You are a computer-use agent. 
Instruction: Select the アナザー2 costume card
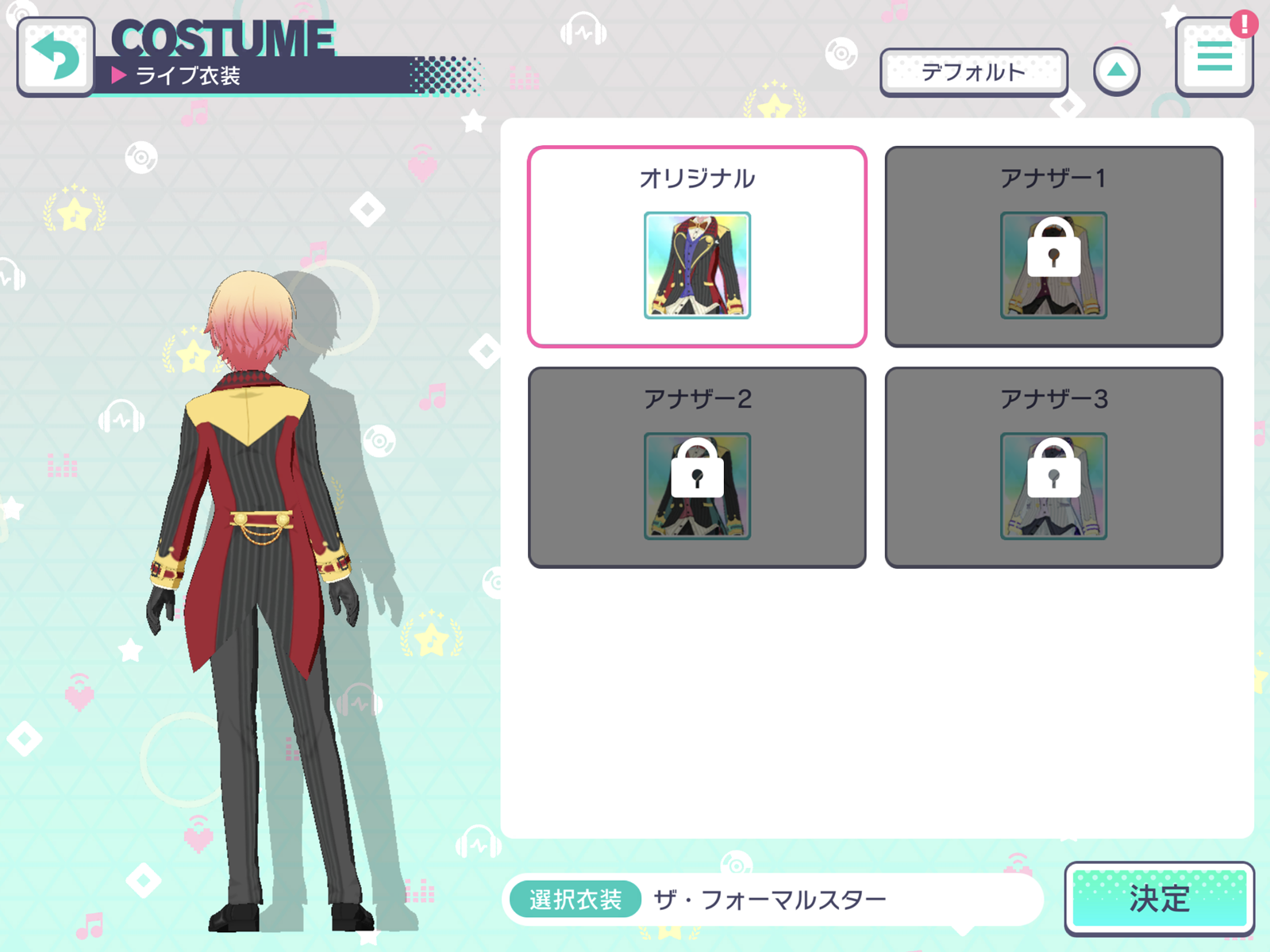(697, 466)
